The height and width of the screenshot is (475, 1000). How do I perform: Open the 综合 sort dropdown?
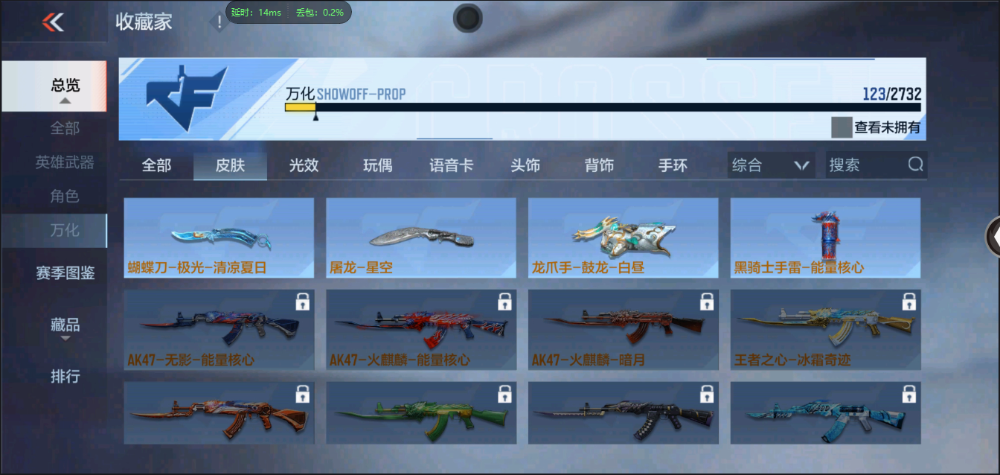(x=769, y=165)
